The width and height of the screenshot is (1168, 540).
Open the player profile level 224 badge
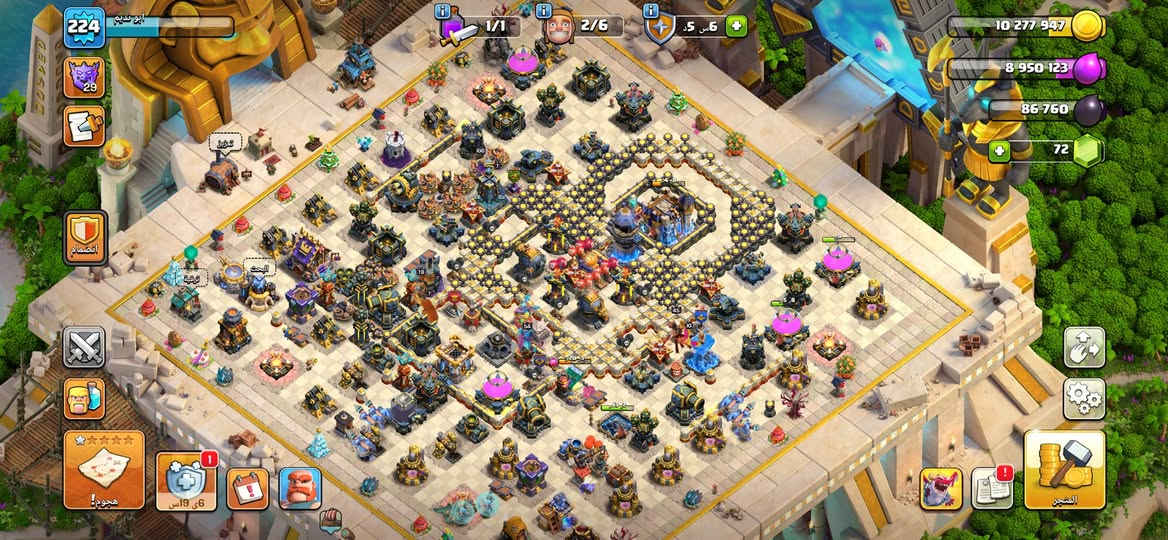tap(84, 26)
